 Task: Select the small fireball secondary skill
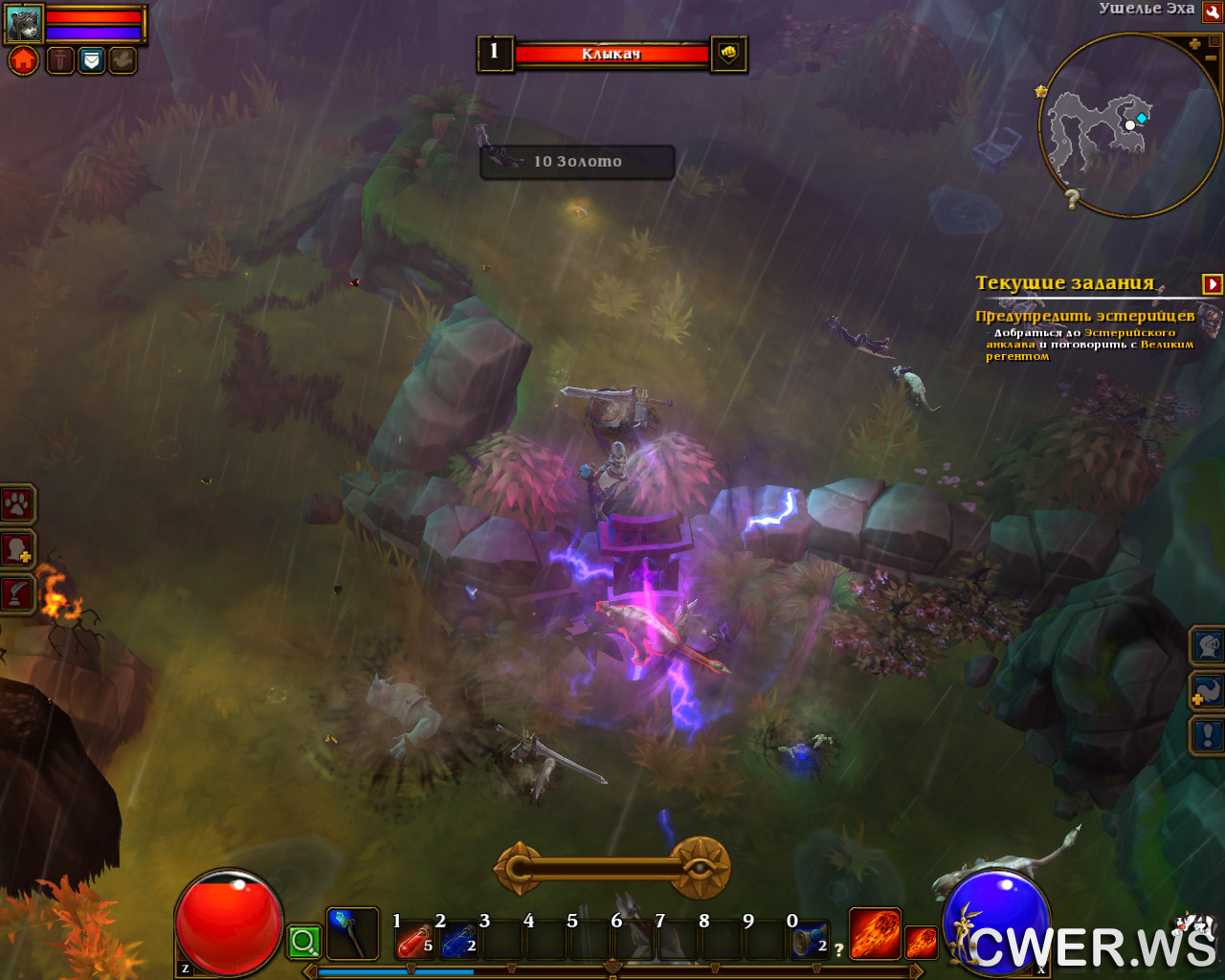[x=921, y=942]
